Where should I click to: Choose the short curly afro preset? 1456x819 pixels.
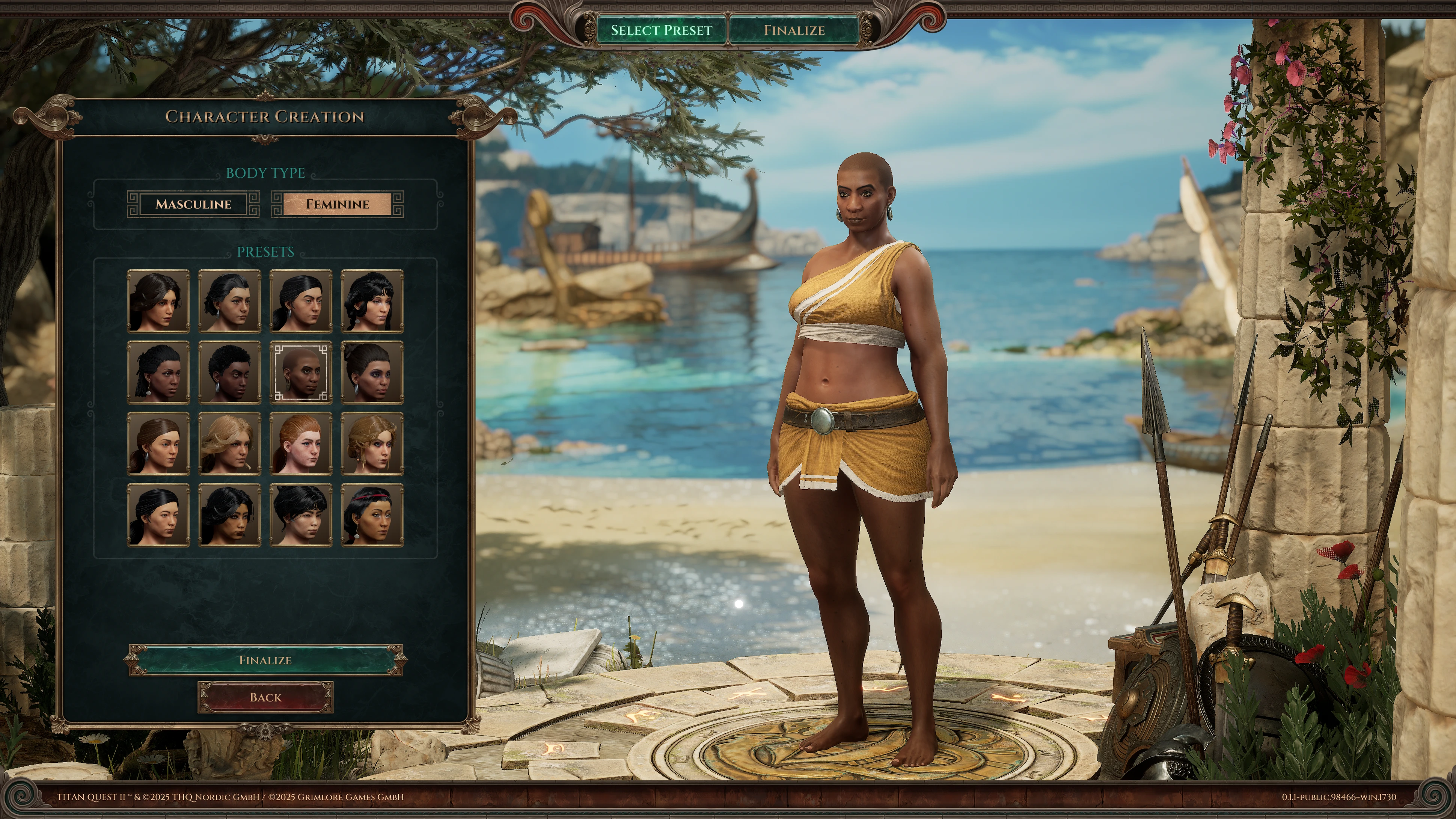[229, 373]
